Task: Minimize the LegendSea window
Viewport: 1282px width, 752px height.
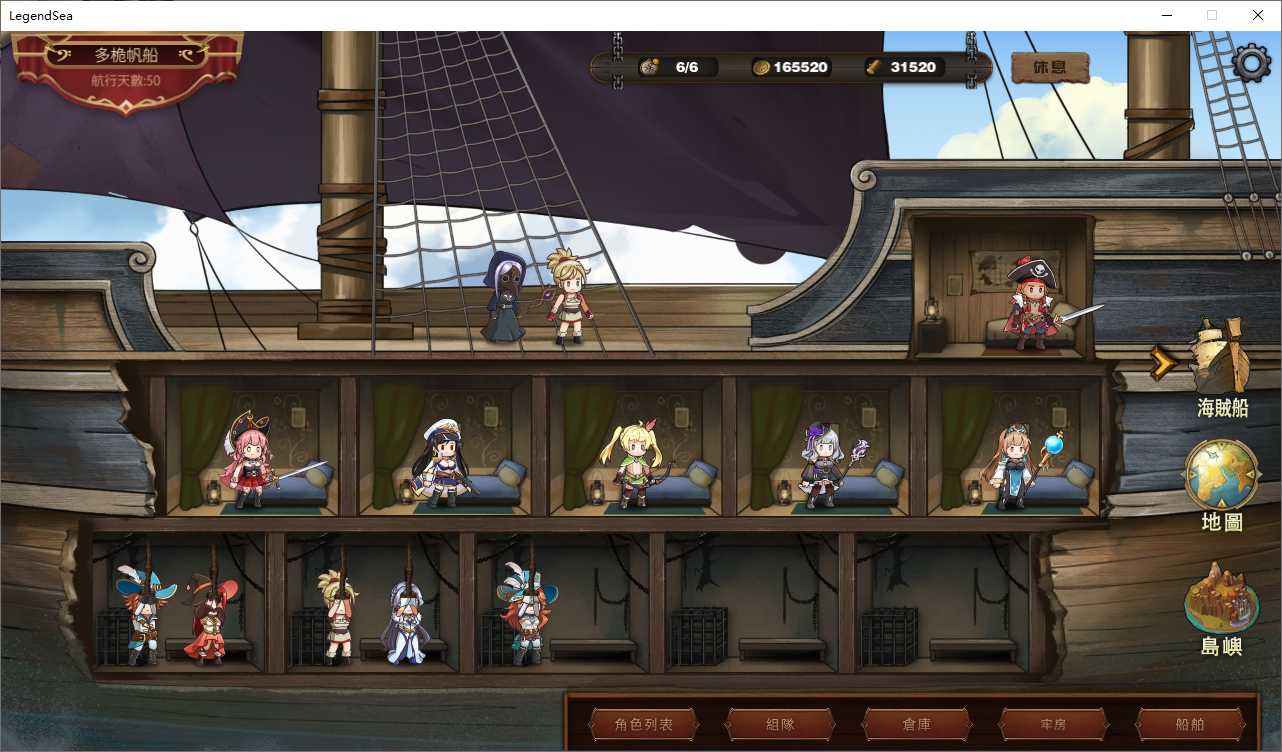Action: 1166,15
